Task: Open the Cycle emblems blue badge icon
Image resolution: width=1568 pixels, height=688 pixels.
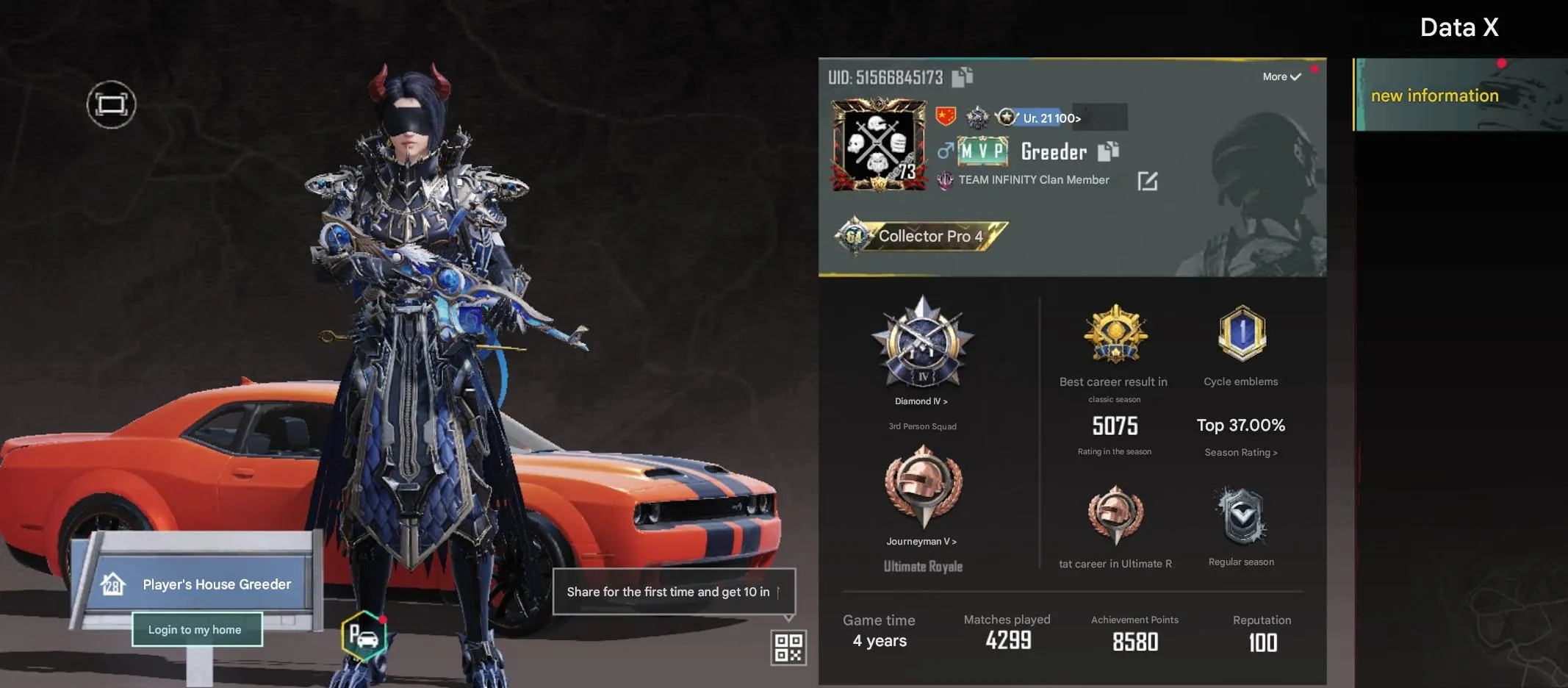Action: pos(1240,334)
